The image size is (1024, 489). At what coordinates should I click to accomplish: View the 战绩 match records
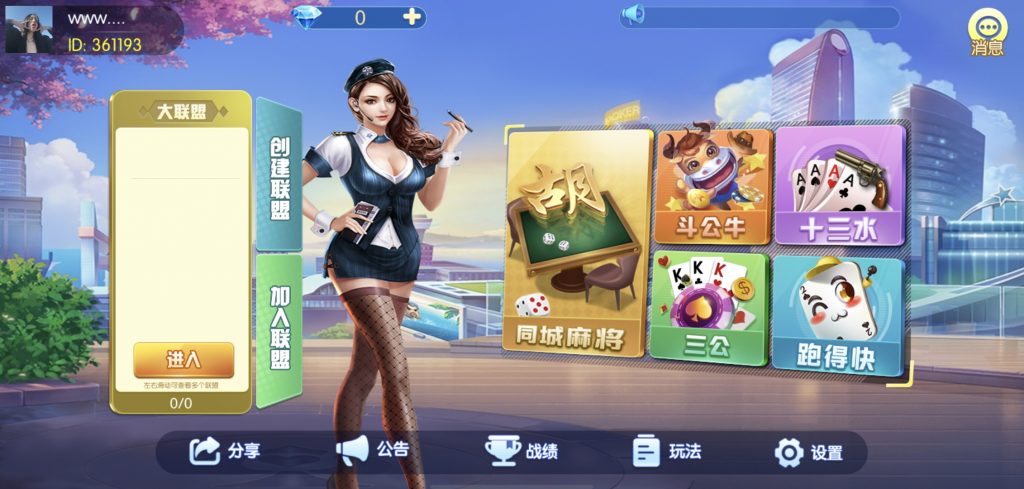point(522,452)
